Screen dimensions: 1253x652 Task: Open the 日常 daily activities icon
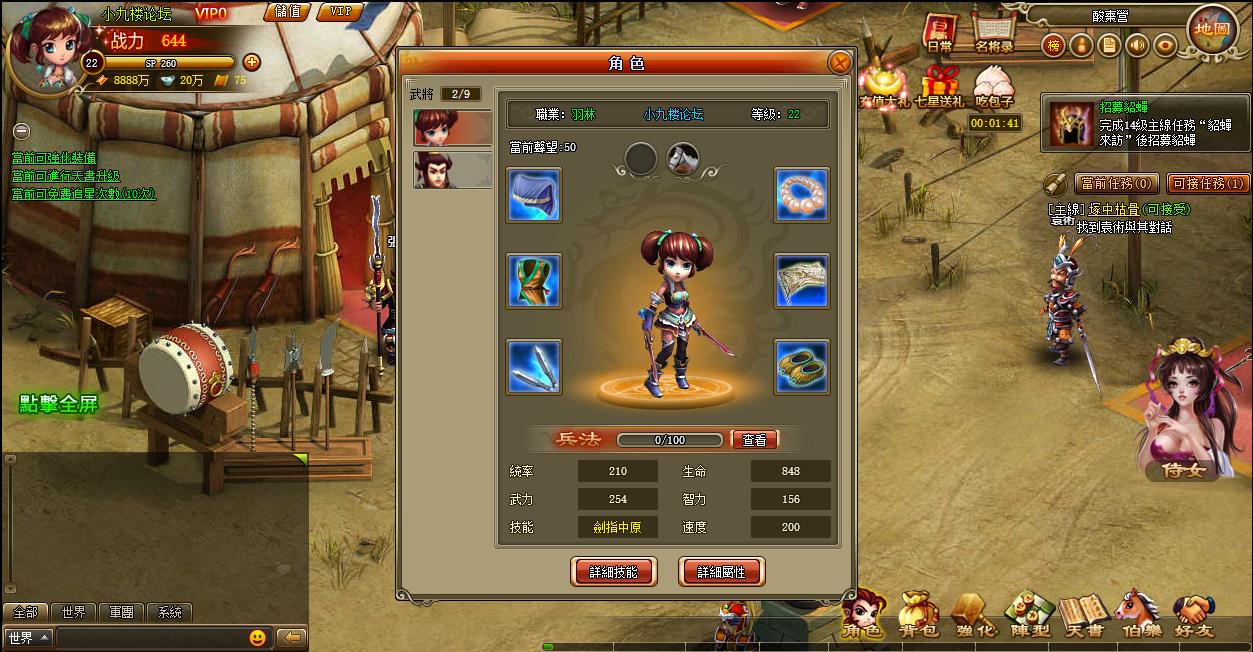(939, 34)
